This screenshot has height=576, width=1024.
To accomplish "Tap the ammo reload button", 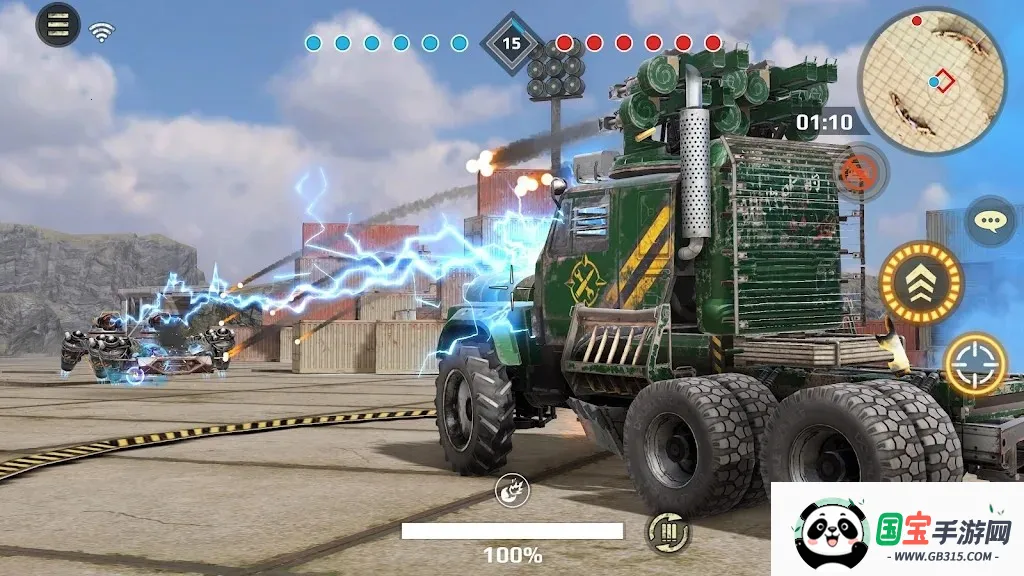I will 666,532.
